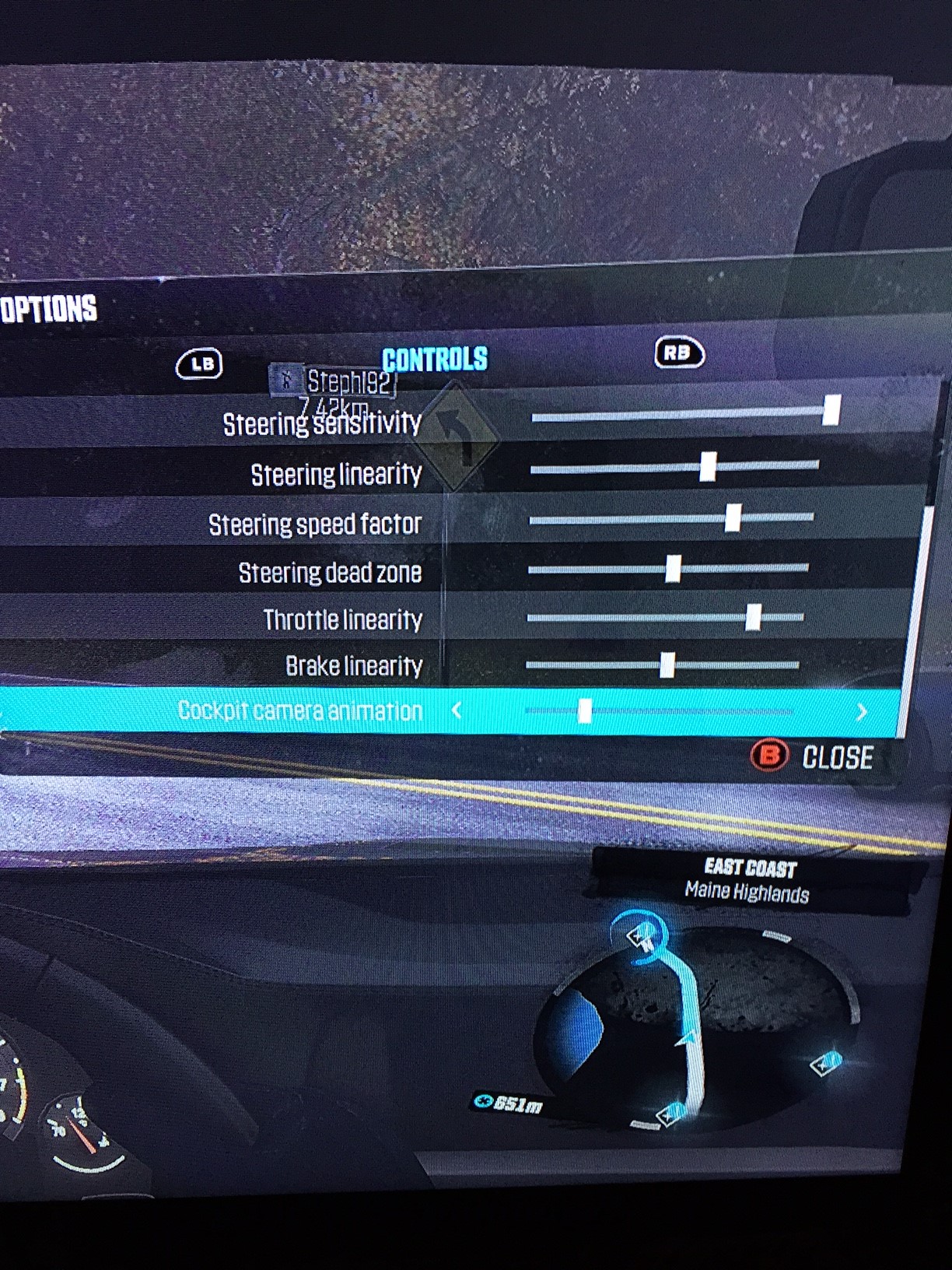Screen dimensions: 952x1270
Task: Select the Controls tab heading
Action: coord(434,360)
